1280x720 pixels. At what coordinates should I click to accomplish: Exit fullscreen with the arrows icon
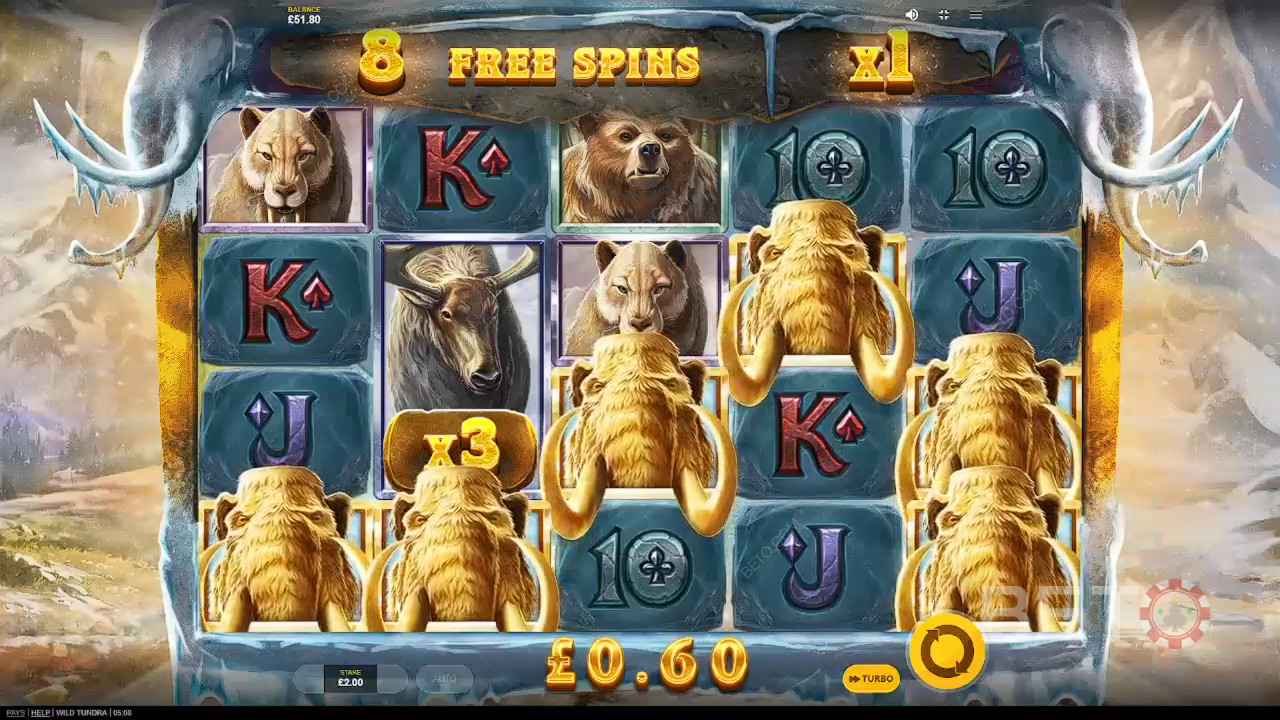943,15
